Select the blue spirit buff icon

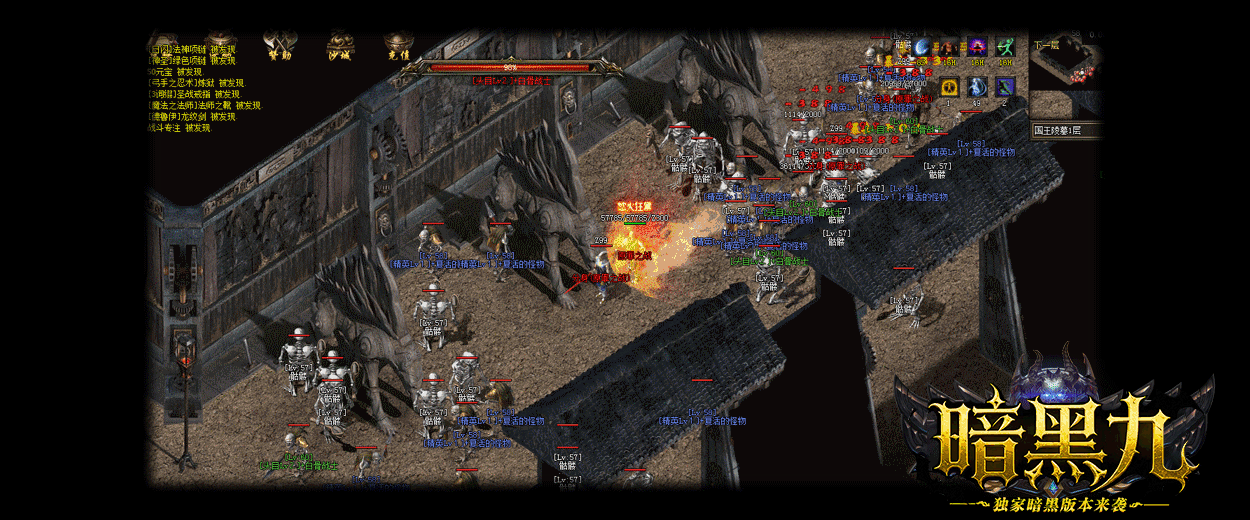(977, 87)
